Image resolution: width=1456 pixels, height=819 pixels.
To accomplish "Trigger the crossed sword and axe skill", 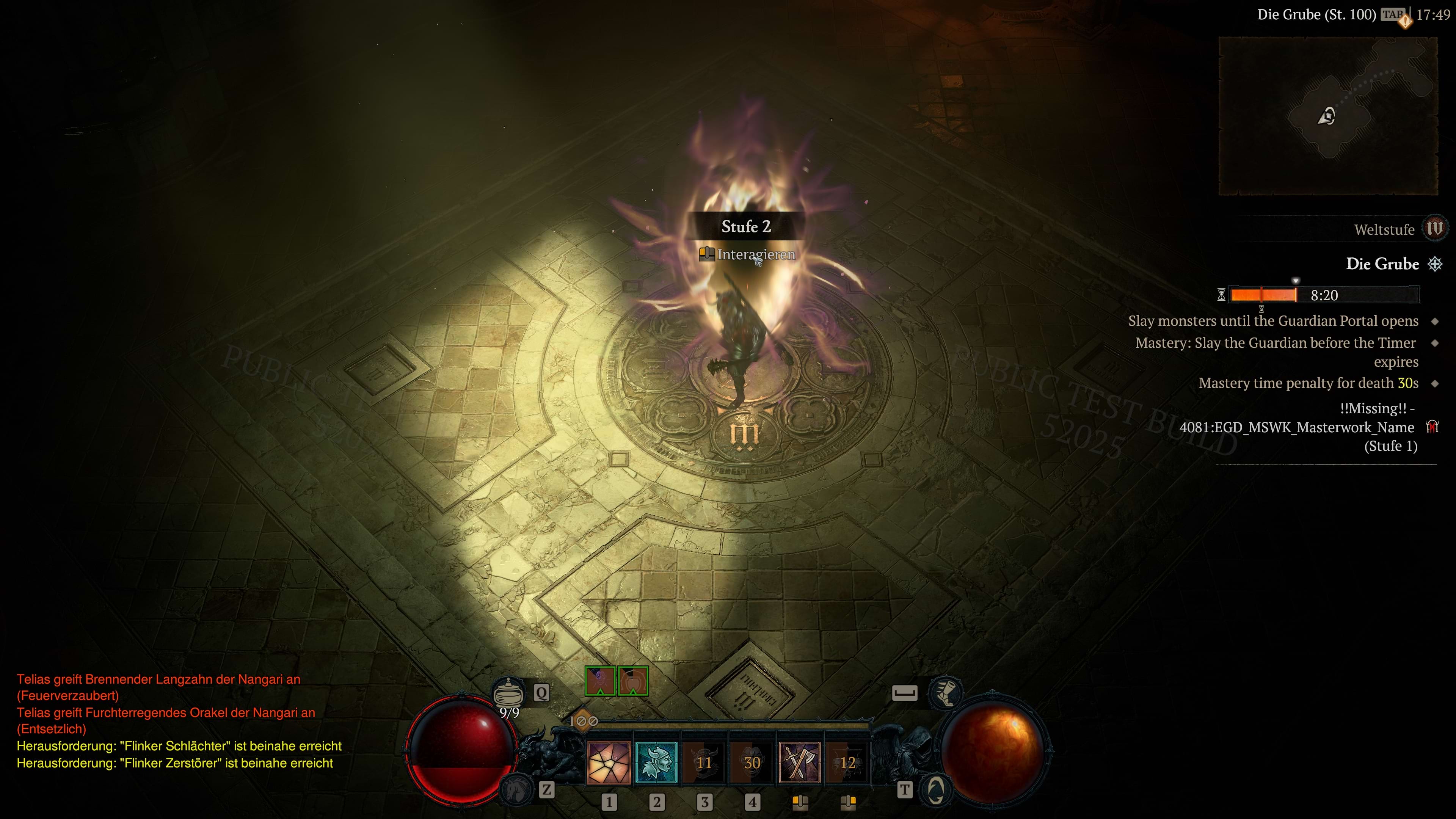I will point(799,763).
